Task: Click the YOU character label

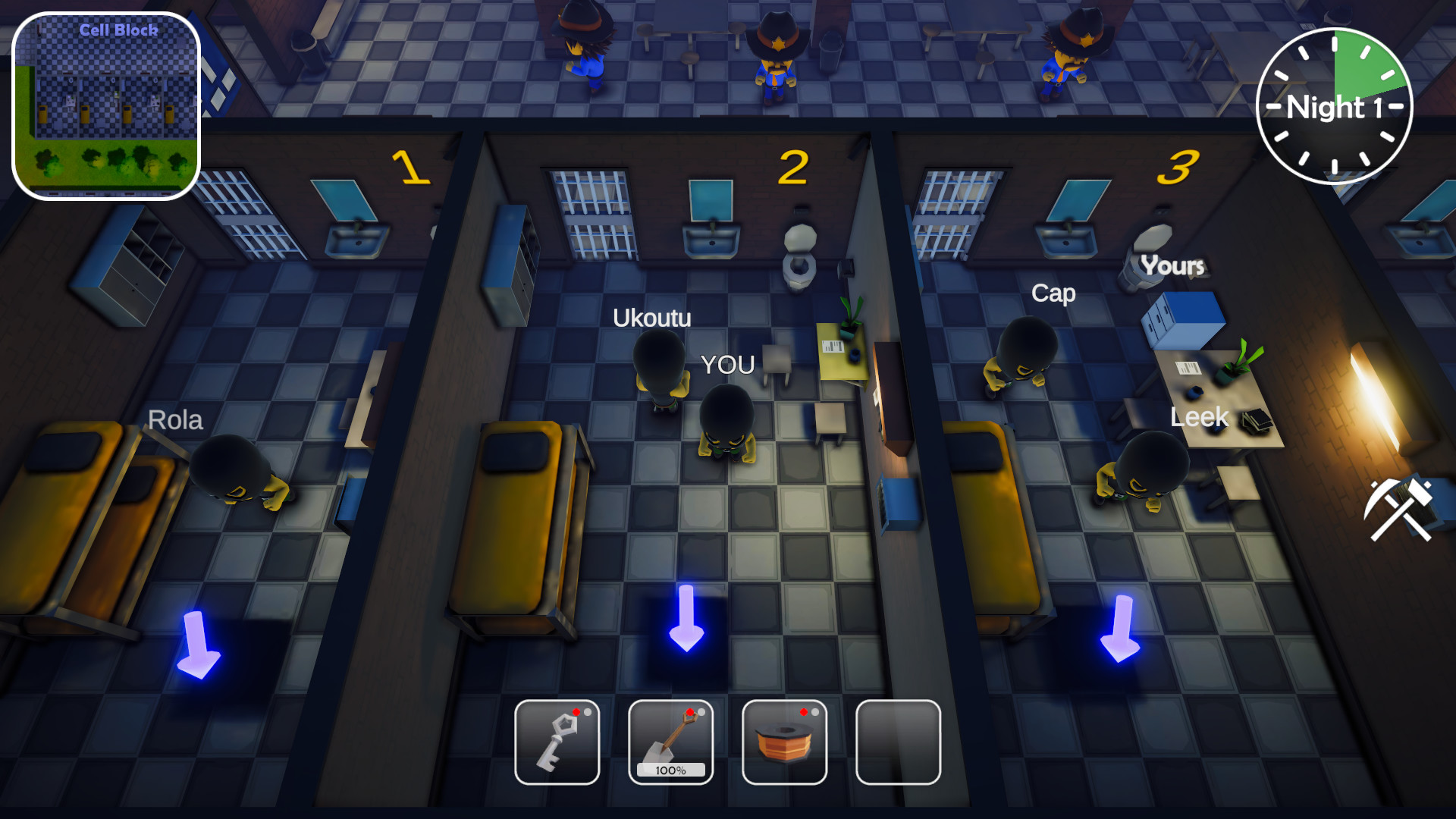Action: (x=726, y=366)
